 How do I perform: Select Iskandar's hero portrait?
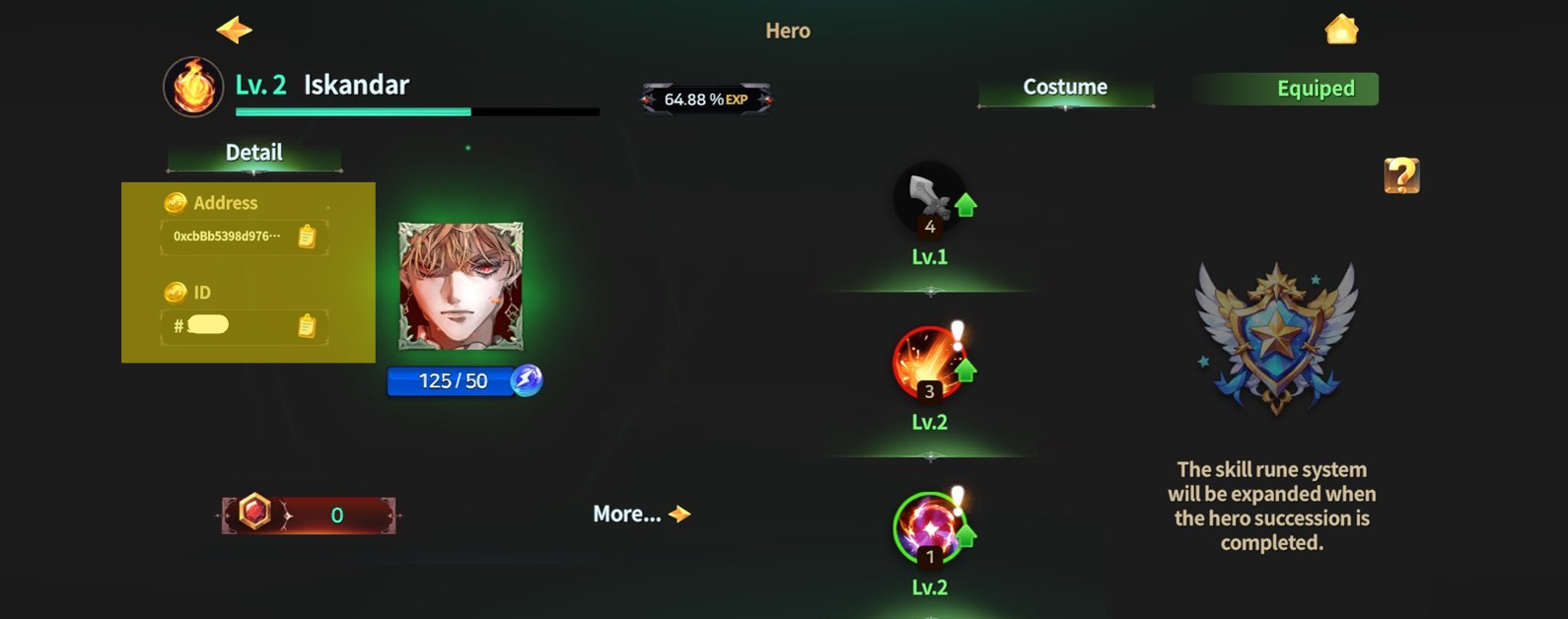point(461,286)
